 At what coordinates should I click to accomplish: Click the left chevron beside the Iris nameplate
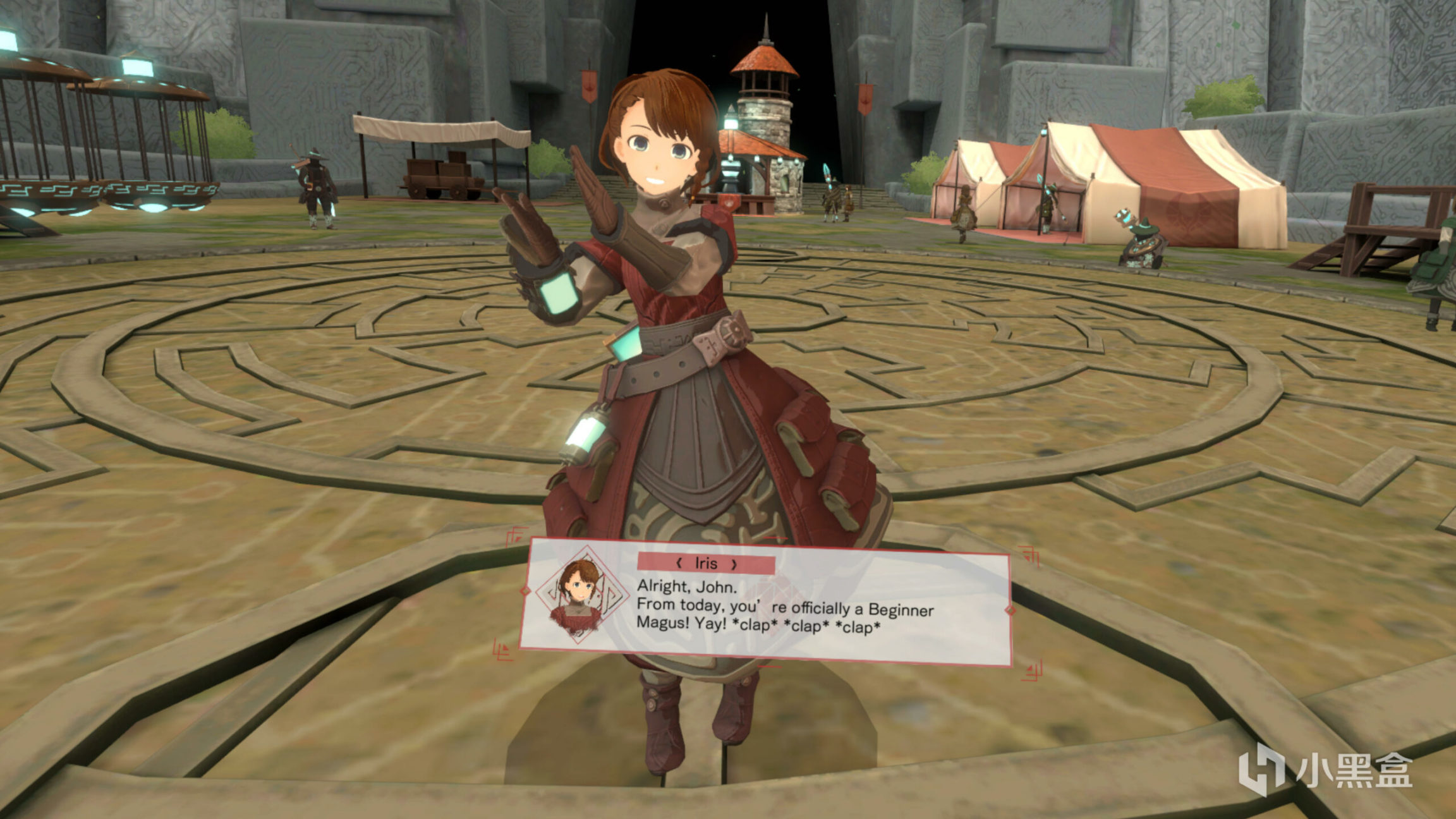pyautogui.click(x=678, y=563)
